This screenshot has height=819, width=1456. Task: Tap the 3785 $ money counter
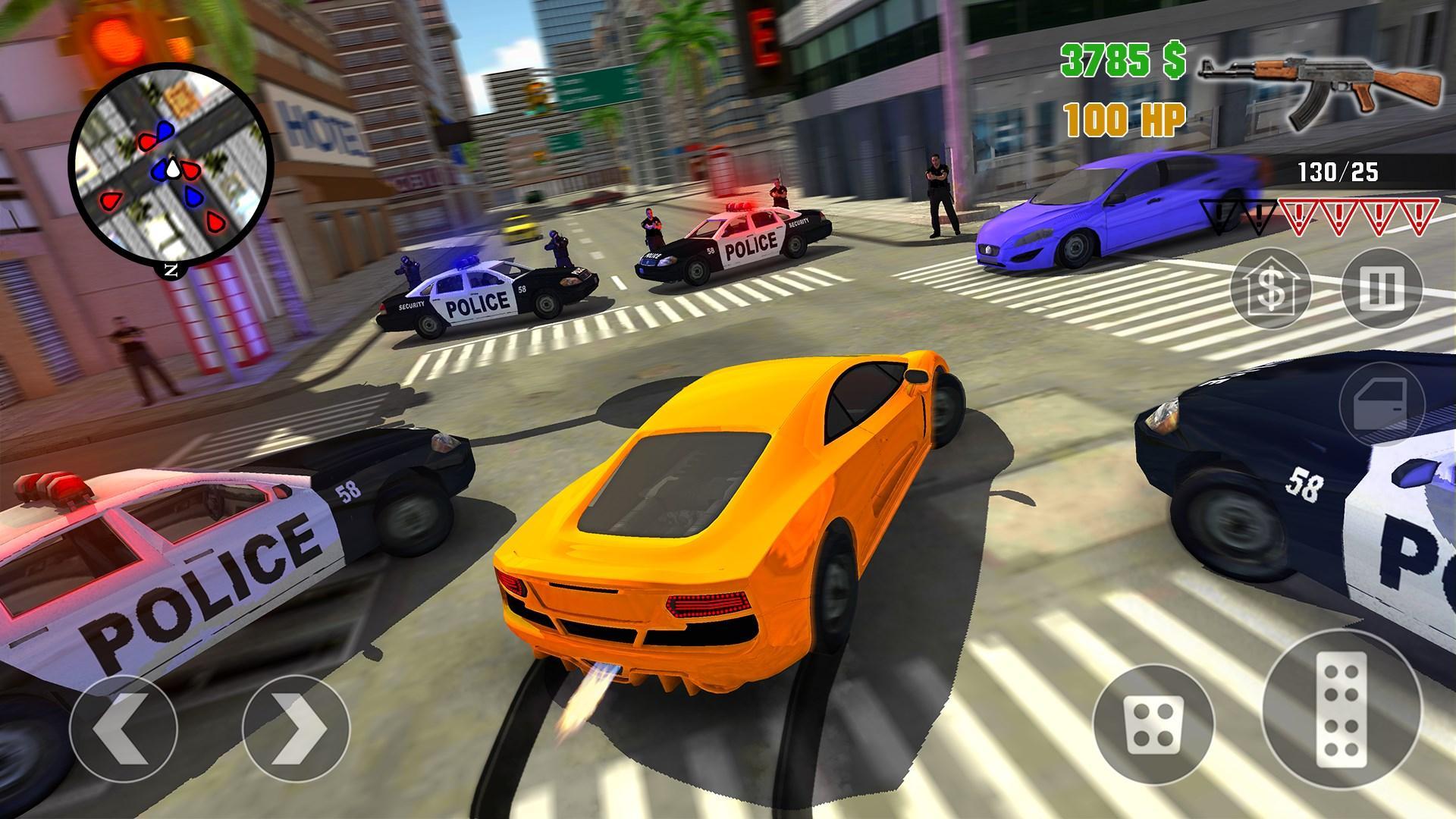click(x=1124, y=59)
